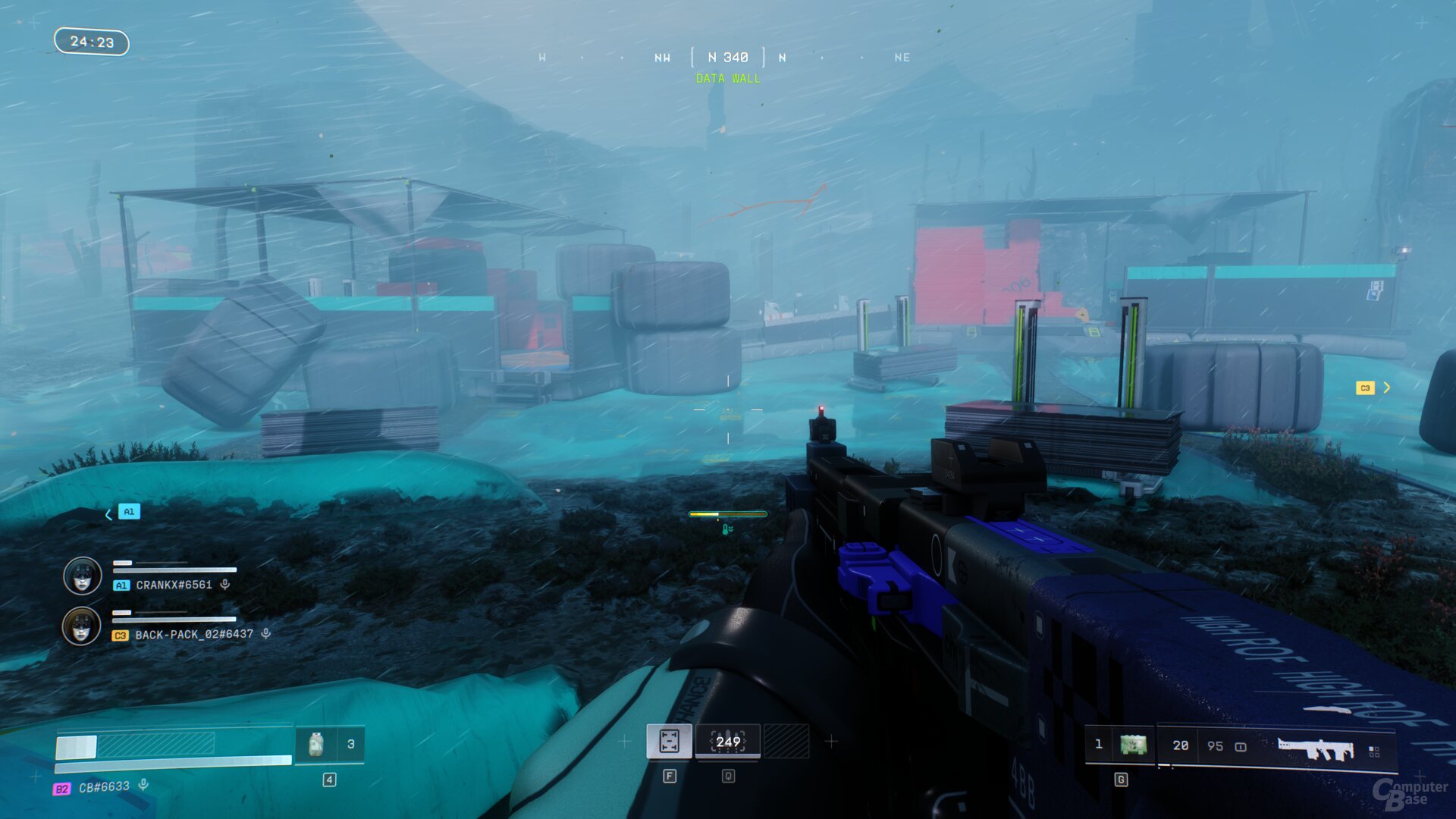The height and width of the screenshot is (819, 1456).
Task: Select CRANKX#6561's teammate portrait
Action: pos(82,576)
